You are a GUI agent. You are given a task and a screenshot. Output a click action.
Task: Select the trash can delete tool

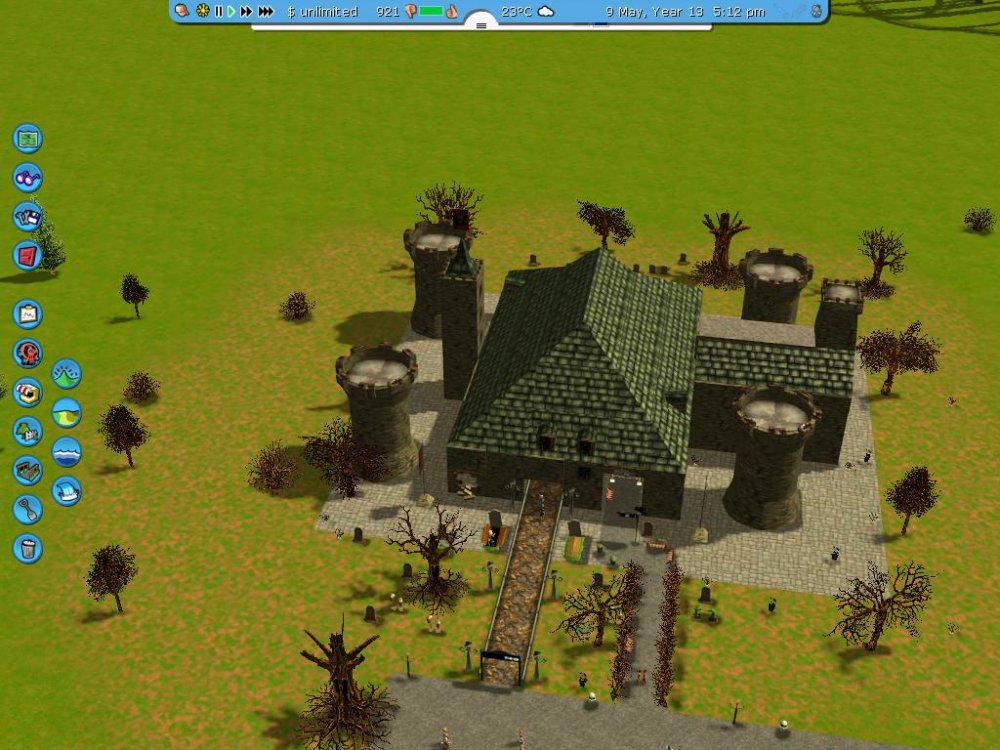pyautogui.click(x=27, y=548)
